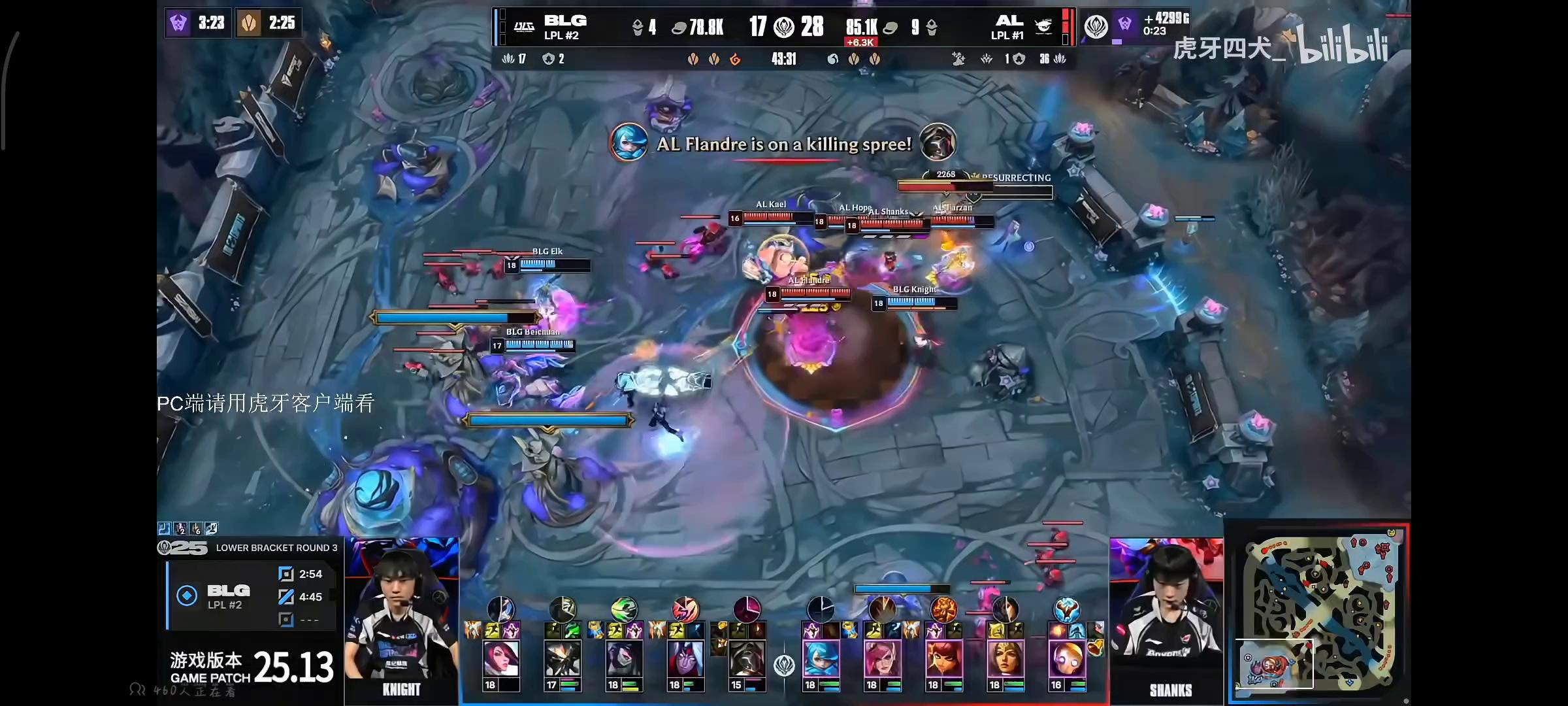Image resolution: width=1568 pixels, height=706 pixels.
Task: Select the blue-haired Gwen champion portrait
Action: point(820,659)
